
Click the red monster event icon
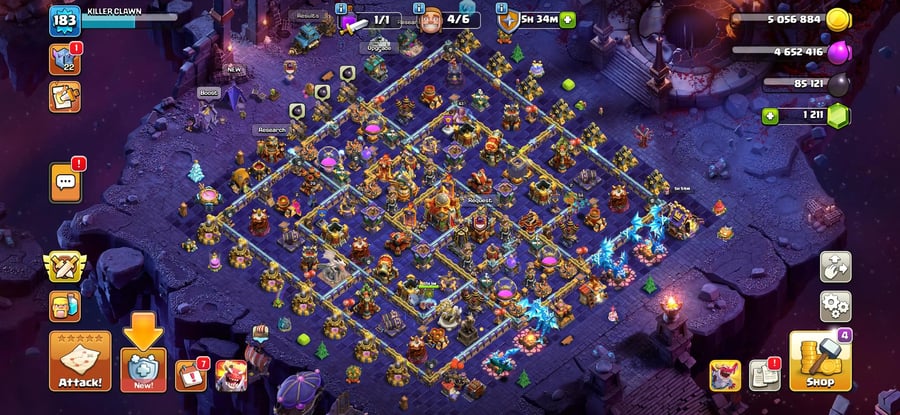coord(231,375)
